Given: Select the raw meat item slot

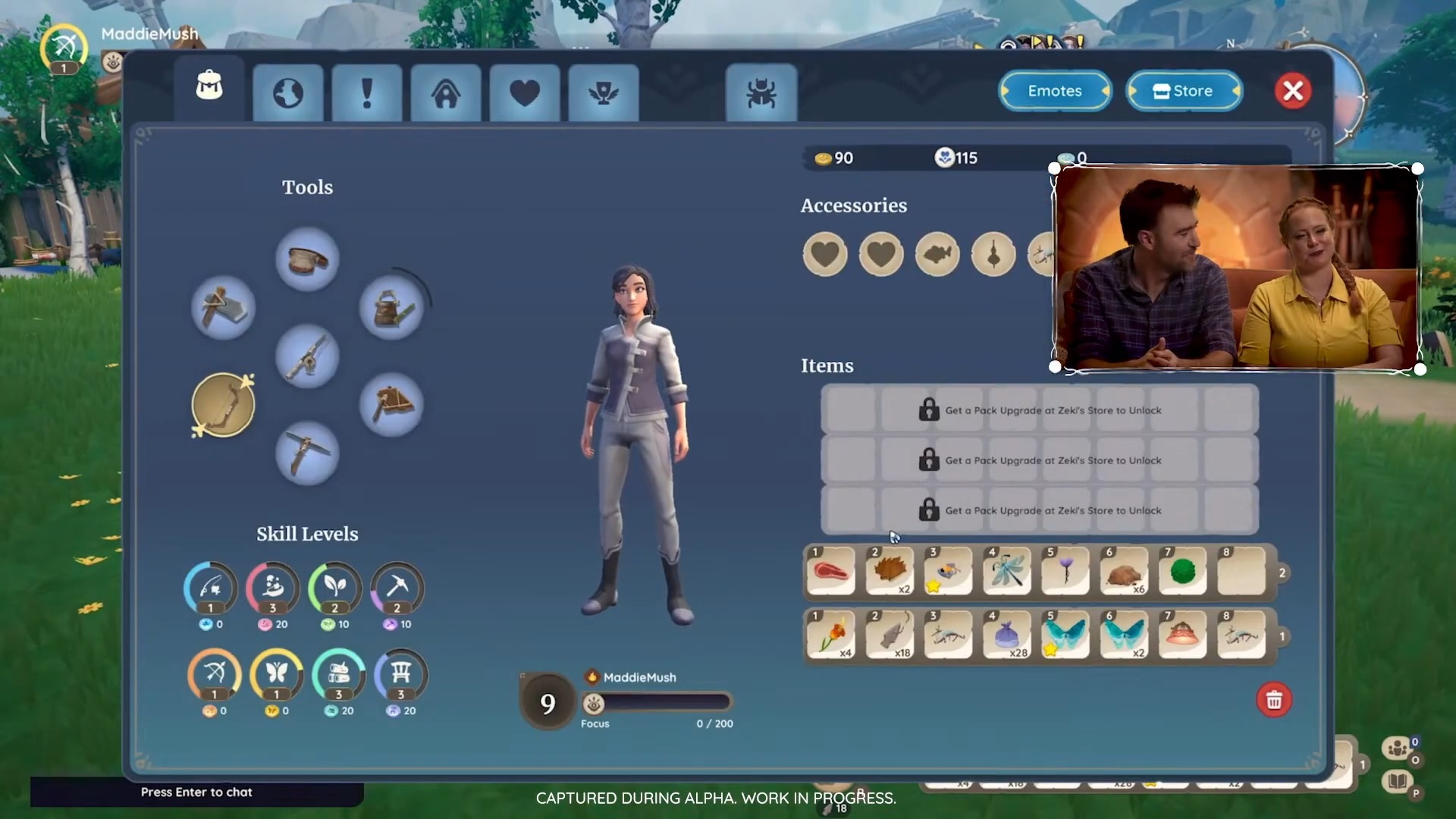Looking at the screenshot, I should [831, 571].
